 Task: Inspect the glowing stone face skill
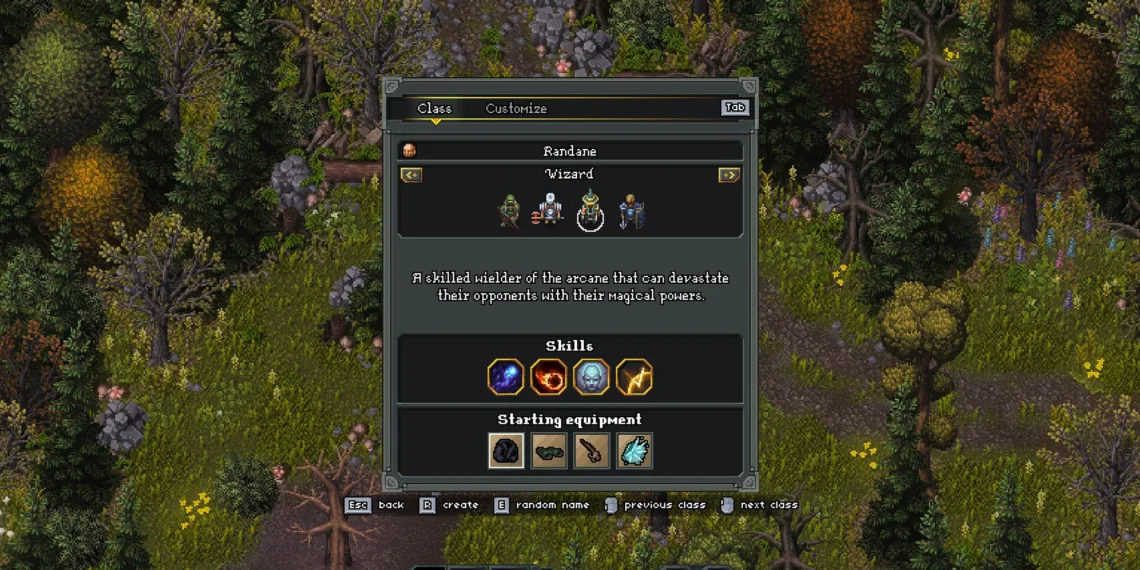591,377
